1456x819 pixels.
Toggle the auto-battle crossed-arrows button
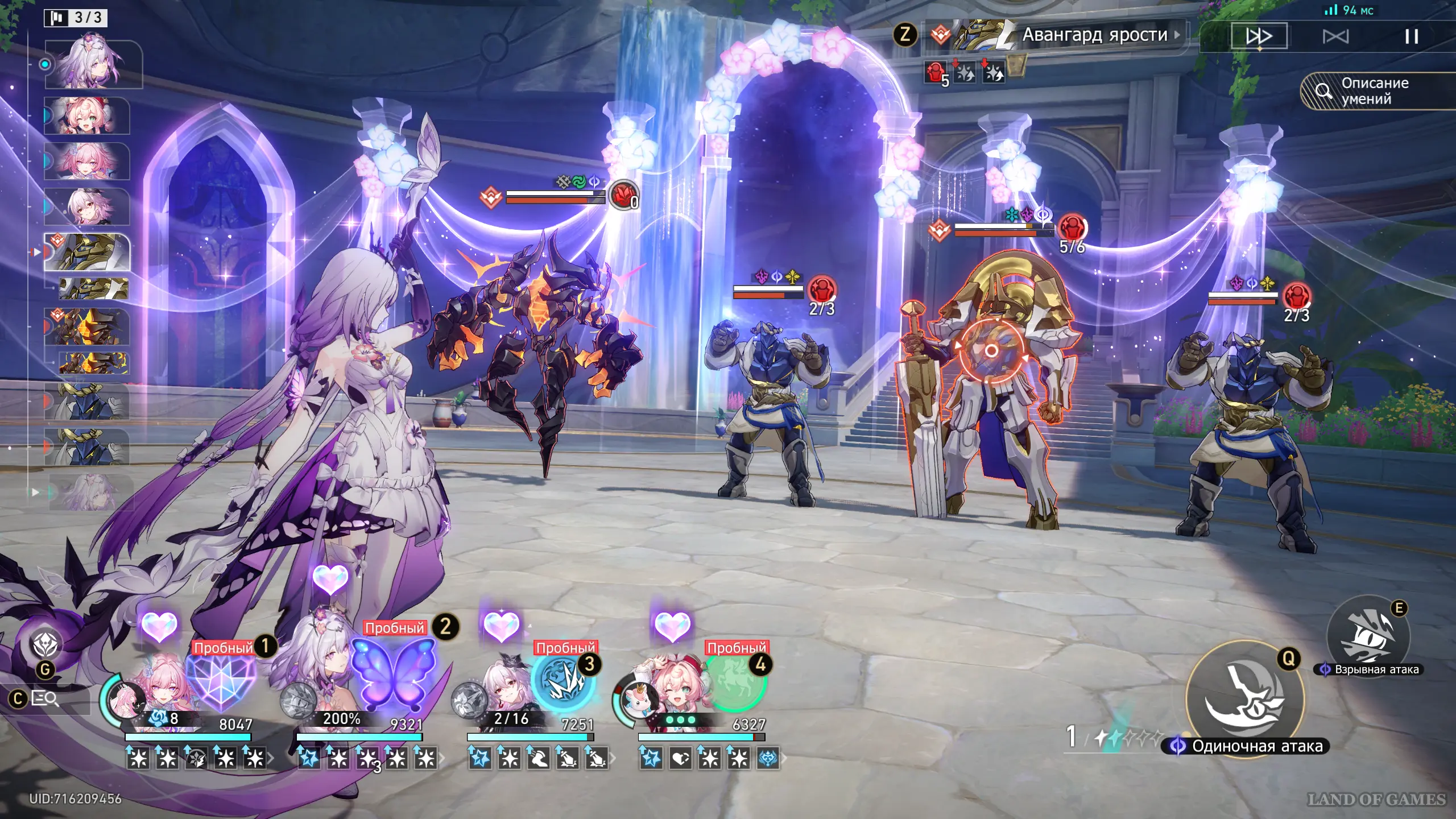(1335, 37)
